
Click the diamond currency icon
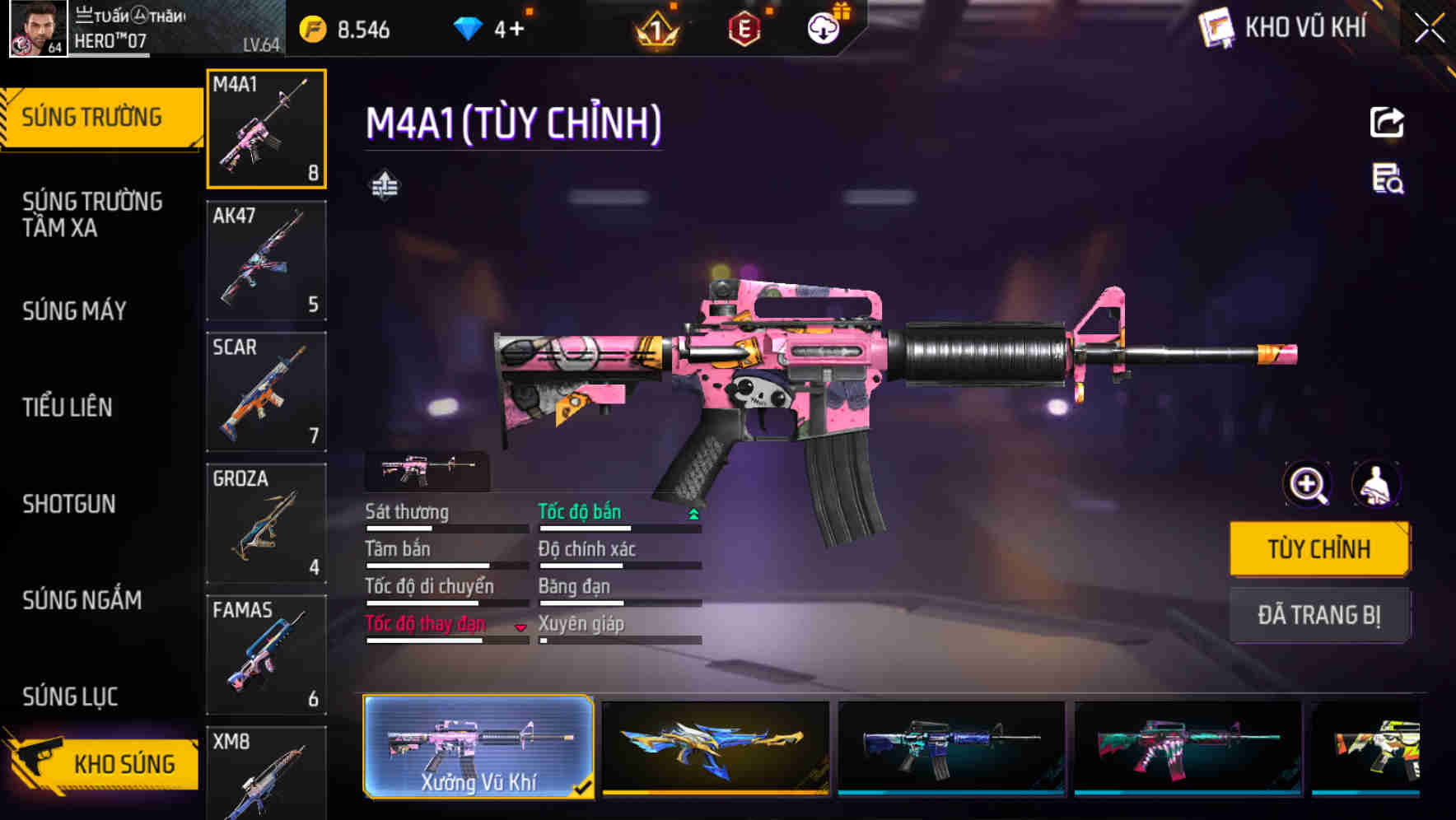(x=469, y=27)
